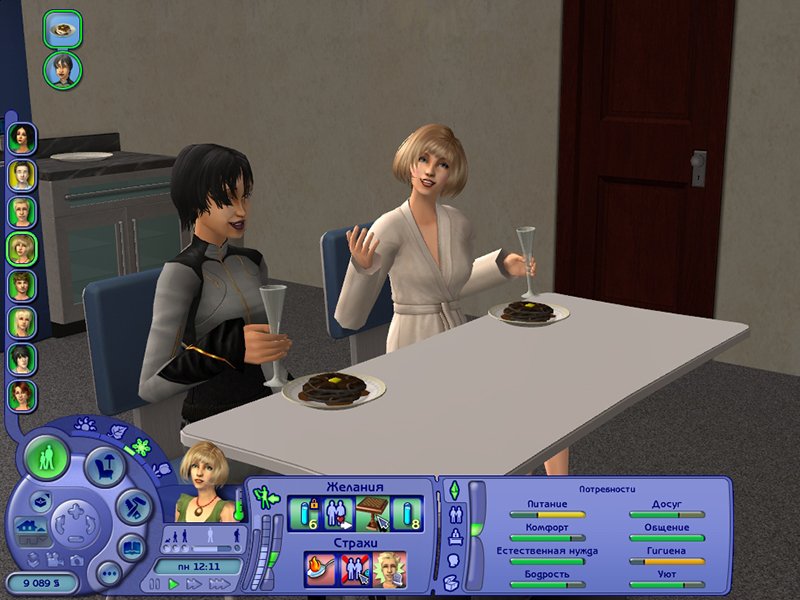Screen dimensions: 800x600
Task: Click the chess table want icon
Action: click(x=371, y=513)
